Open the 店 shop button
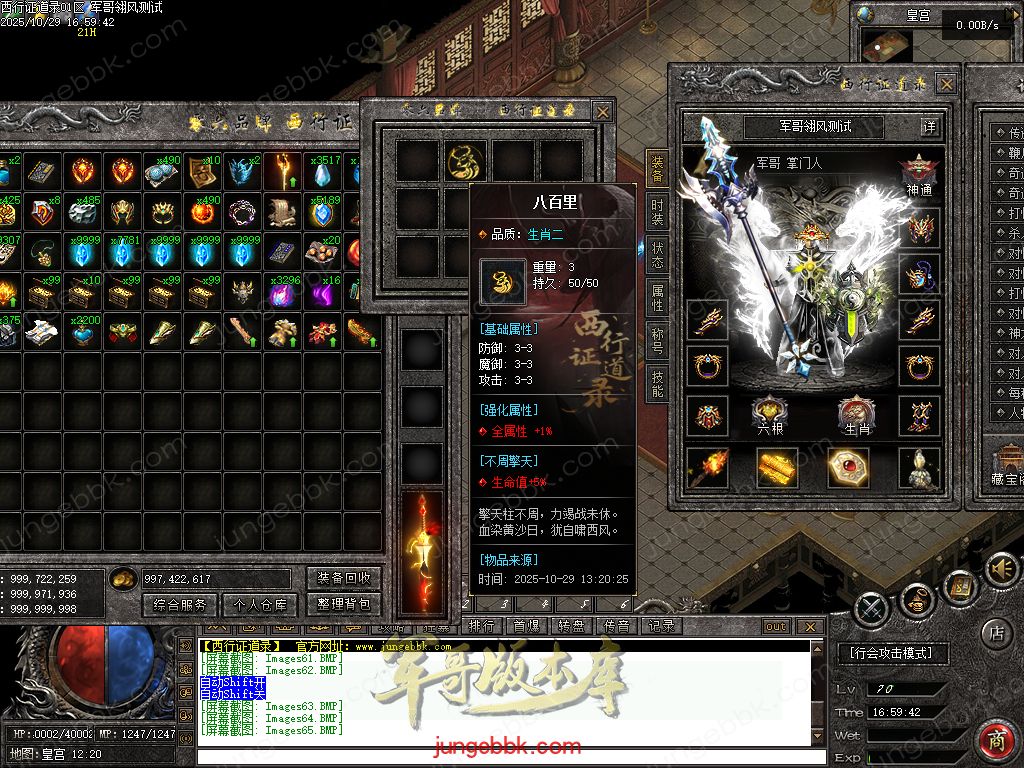This screenshot has height=768, width=1024. pos(996,632)
